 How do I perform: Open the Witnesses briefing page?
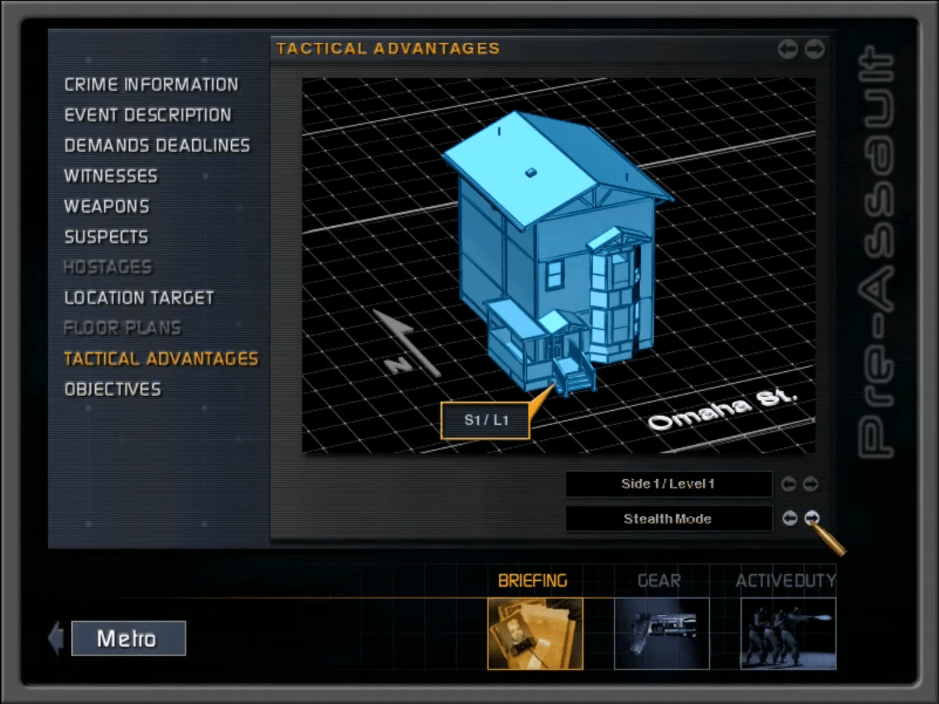110,176
